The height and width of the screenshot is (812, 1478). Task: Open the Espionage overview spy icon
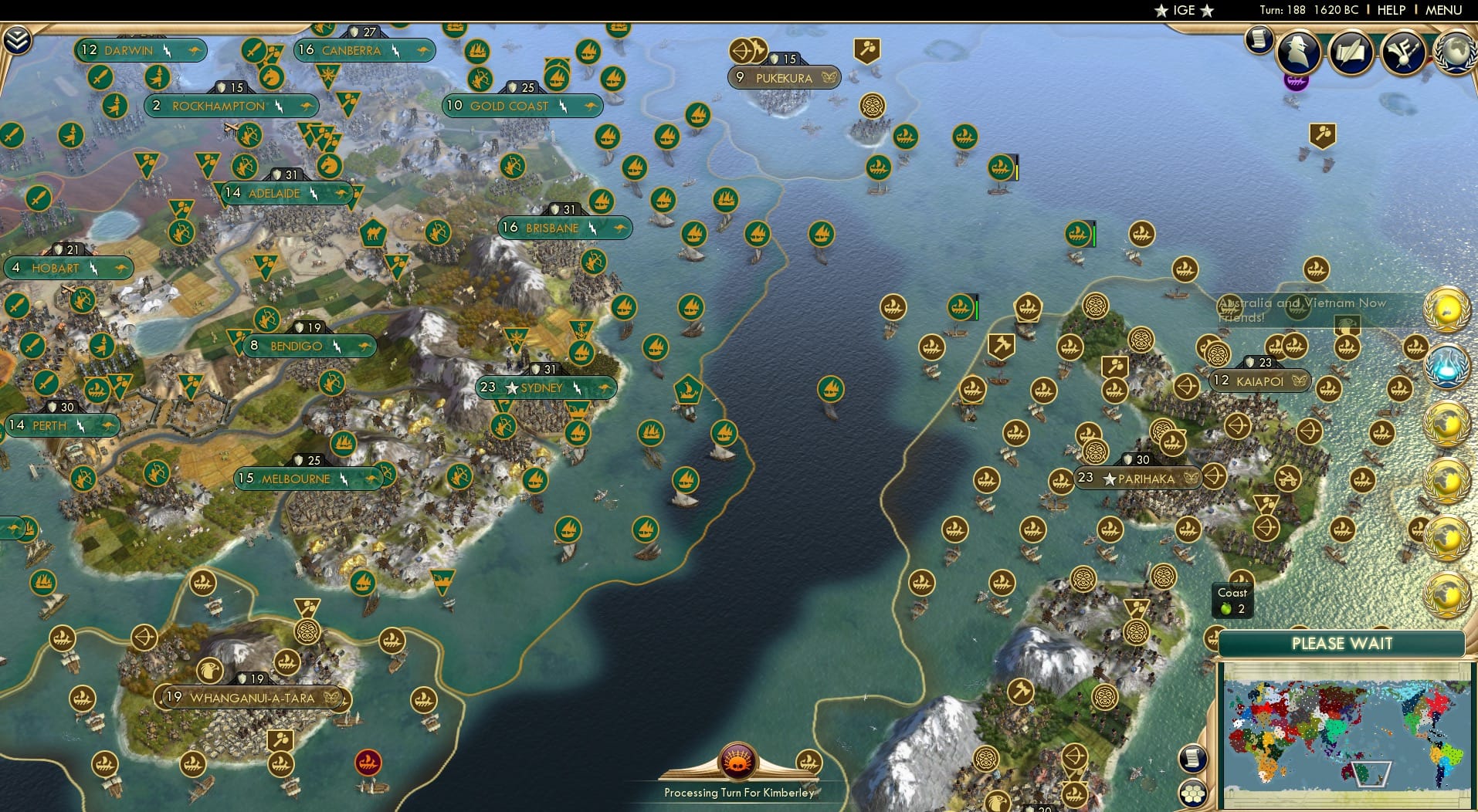(x=1299, y=52)
